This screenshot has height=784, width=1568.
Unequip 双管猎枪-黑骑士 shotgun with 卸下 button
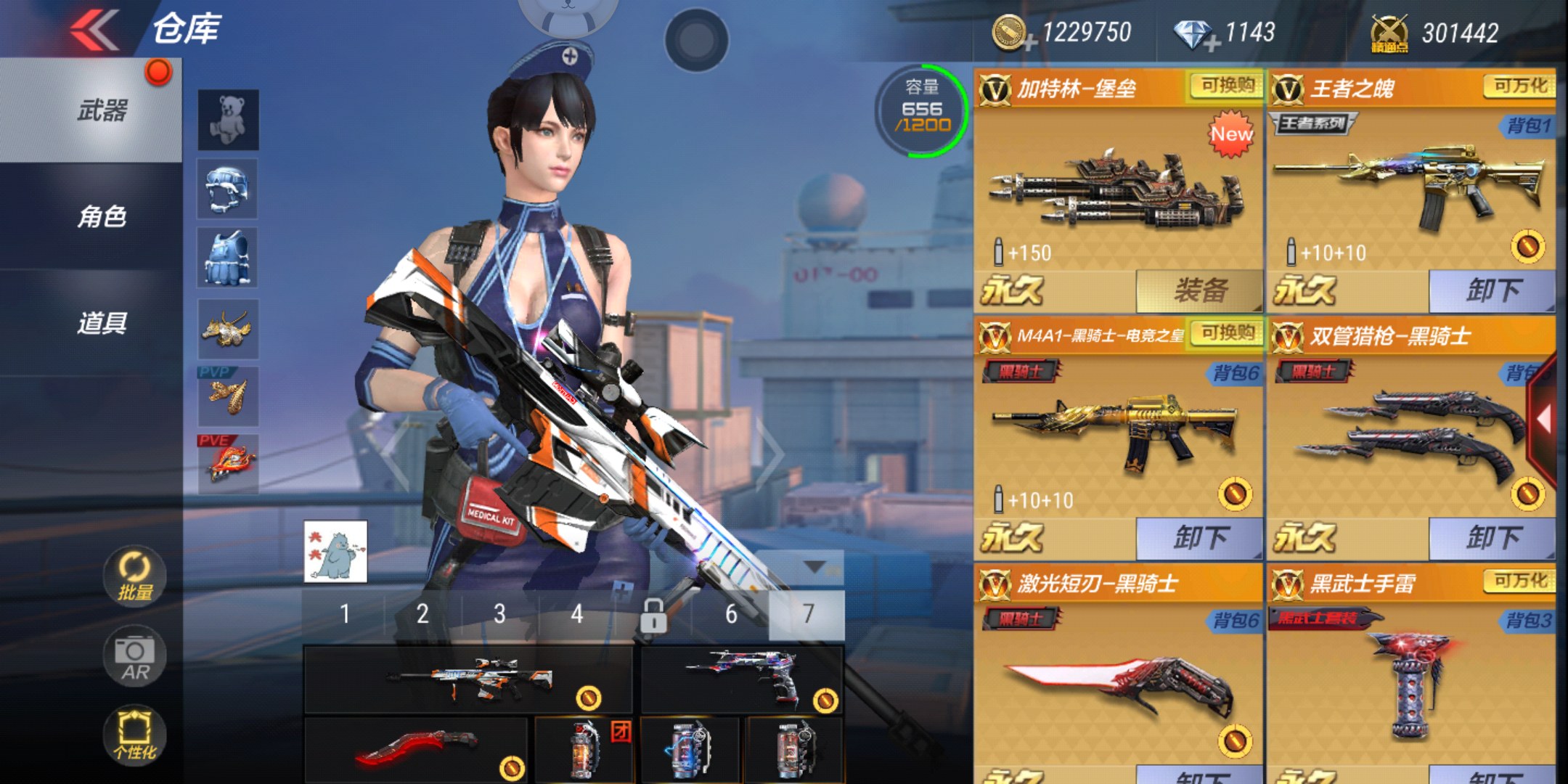click(x=1492, y=538)
